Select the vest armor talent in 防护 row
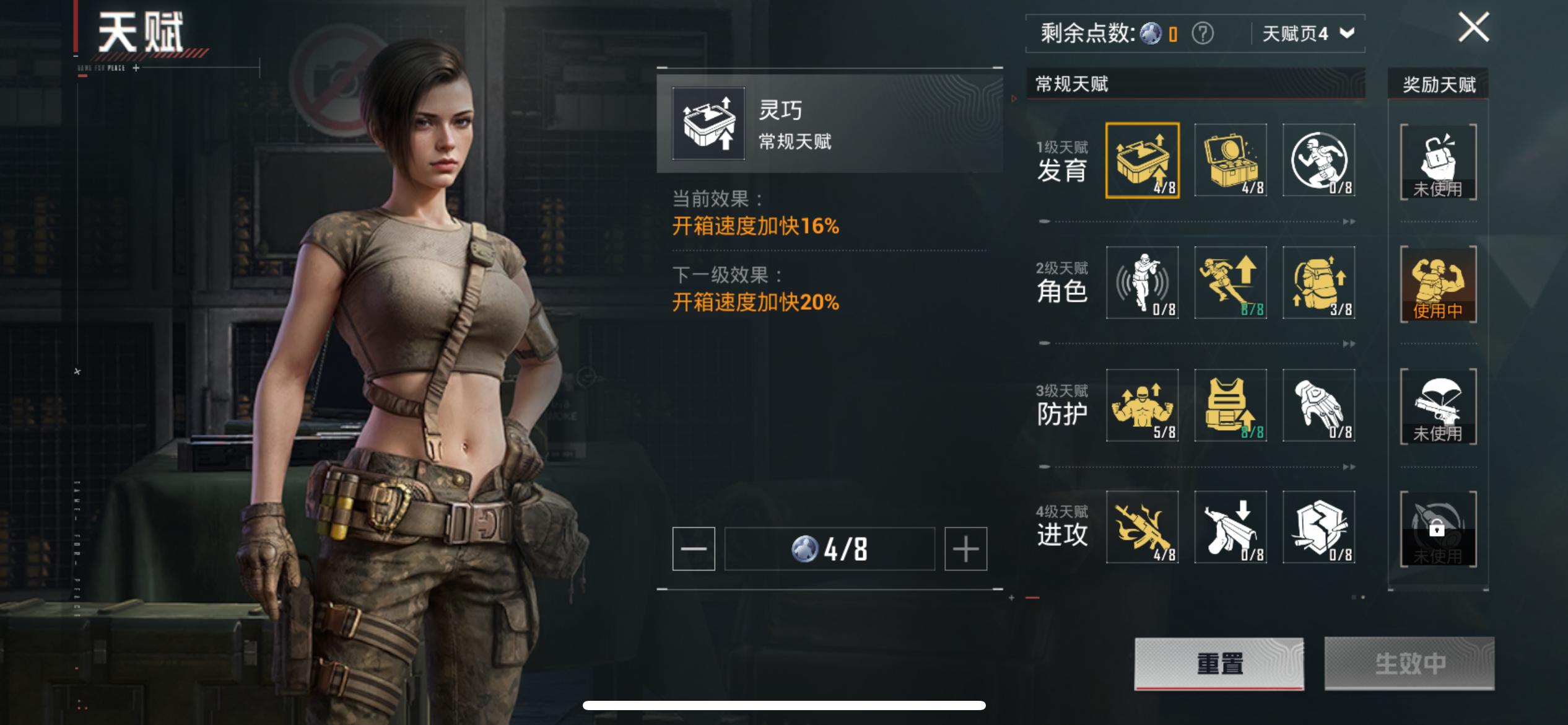The height and width of the screenshot is (725, 1568). (x=1231, y=406)
